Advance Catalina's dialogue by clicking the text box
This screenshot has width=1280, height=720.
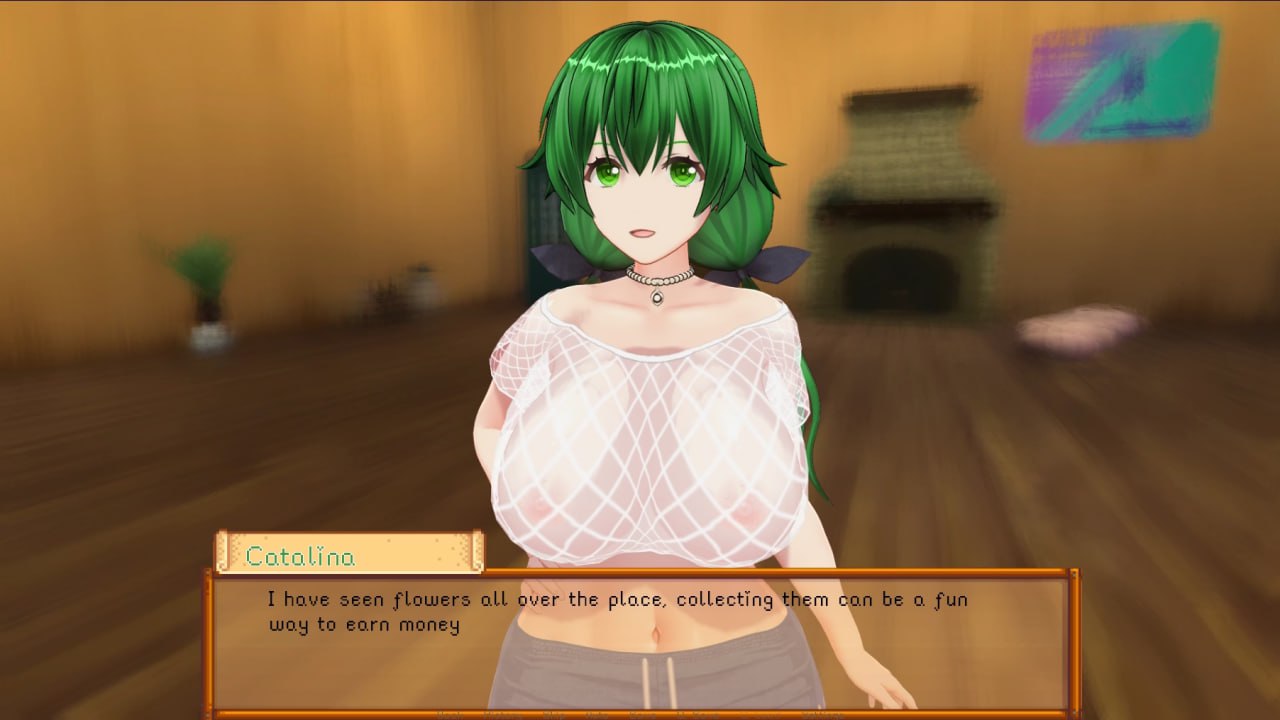click(640, 640)
